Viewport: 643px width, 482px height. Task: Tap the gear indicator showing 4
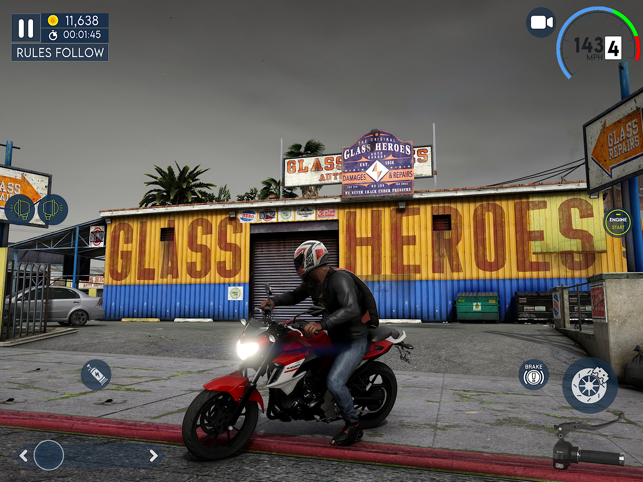point(613,47)
